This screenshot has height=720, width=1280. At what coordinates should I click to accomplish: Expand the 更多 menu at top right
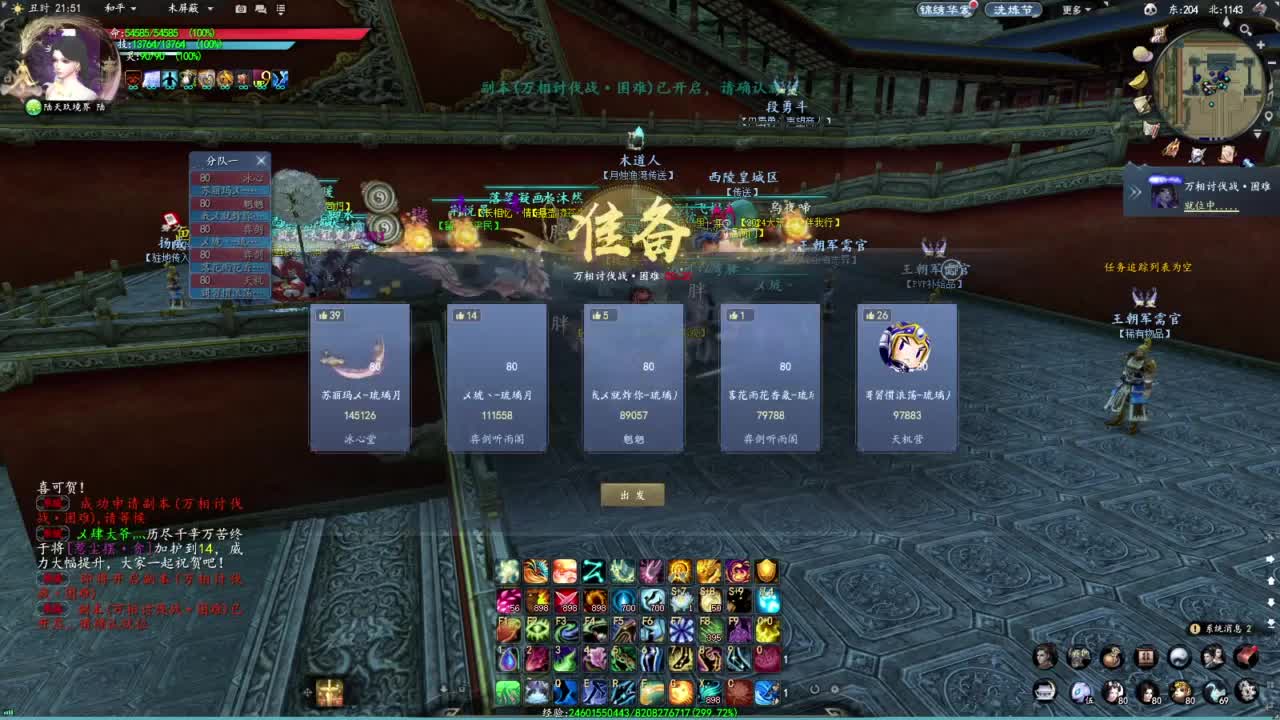(1072, 10)
